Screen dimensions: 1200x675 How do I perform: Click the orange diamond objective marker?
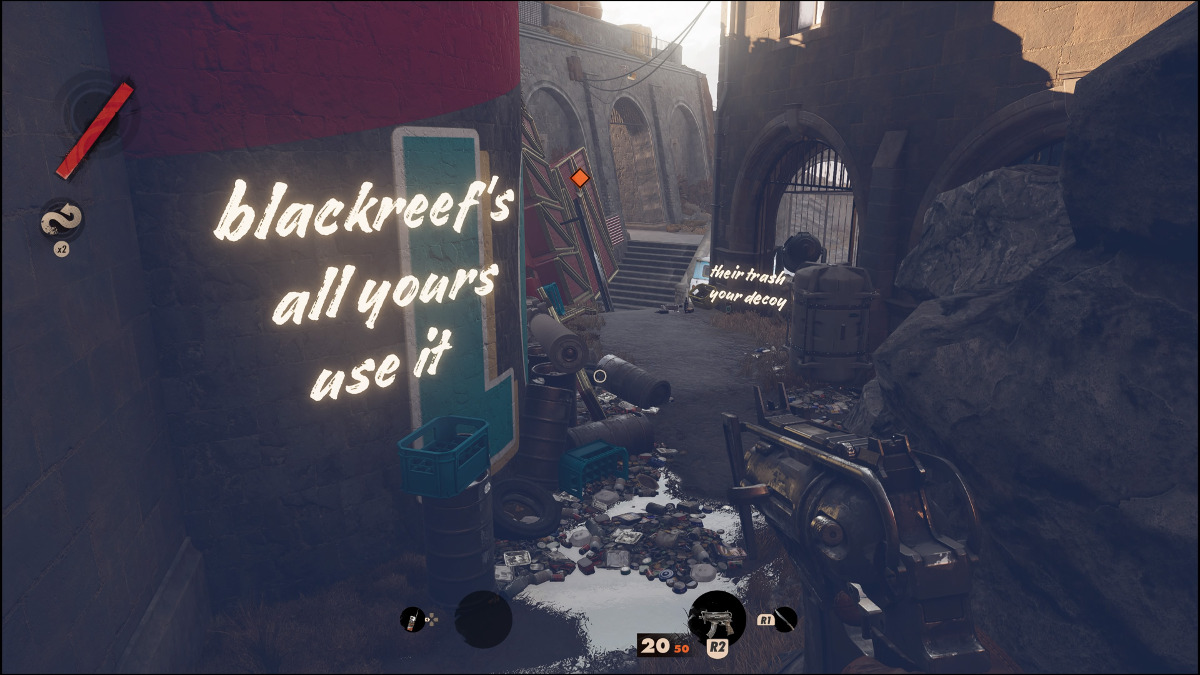click(578, 178)
